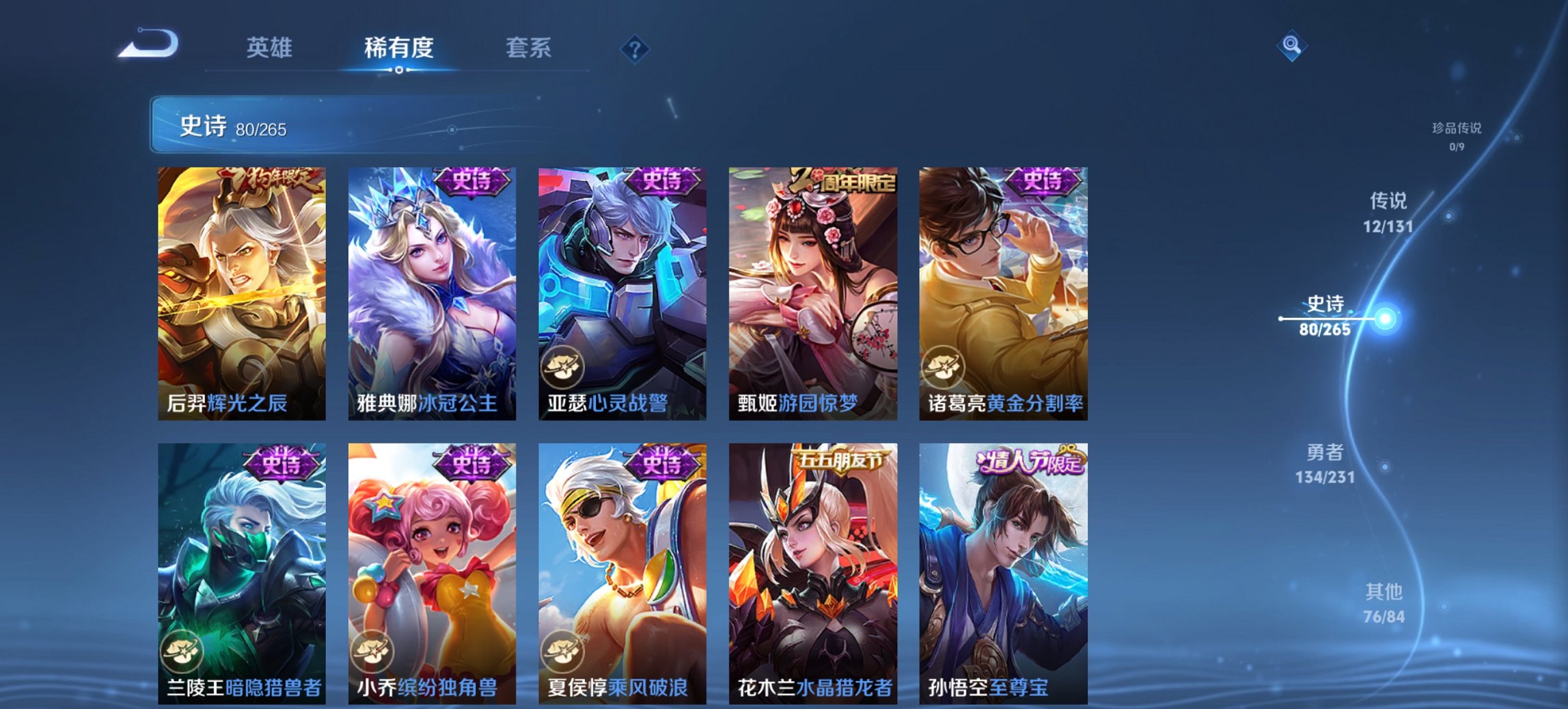This screenshot has width=1568, height=709.
Task: Select the fragment shell icon on 夏侯惇乘风破浪
Action: coord(563,650)
